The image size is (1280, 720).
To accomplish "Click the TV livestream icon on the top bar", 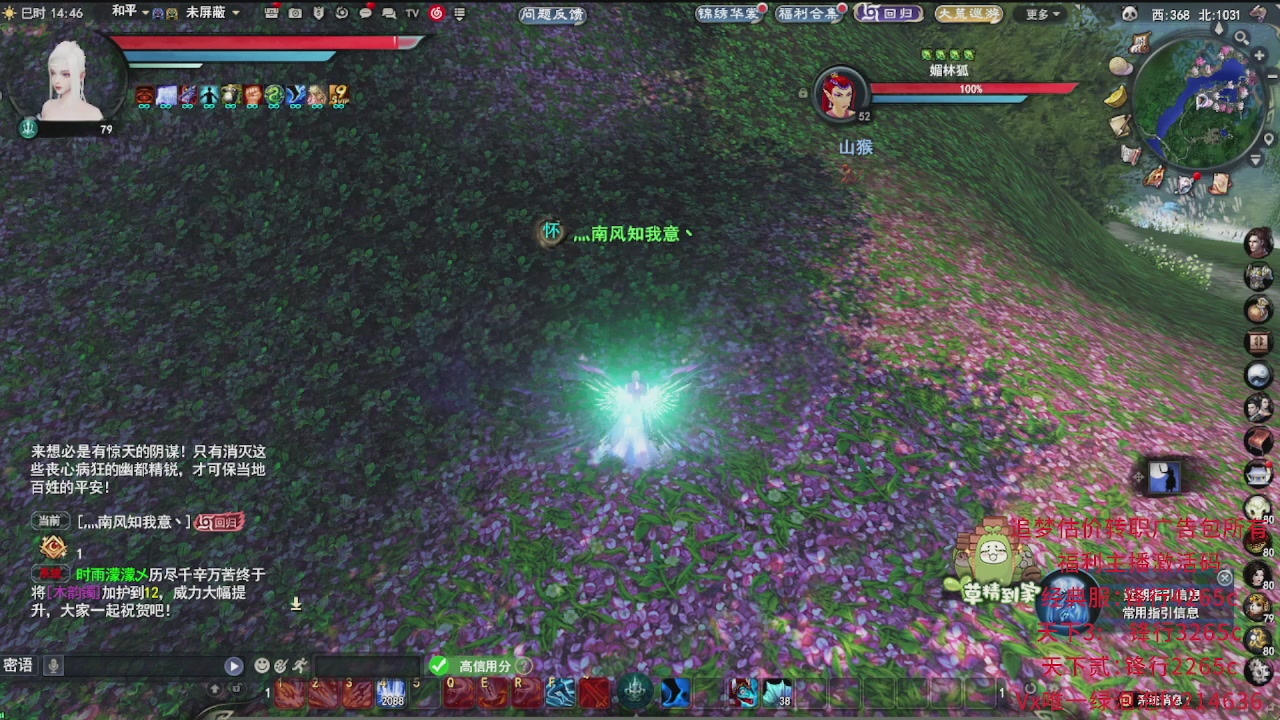I will [x=410, y=14].
